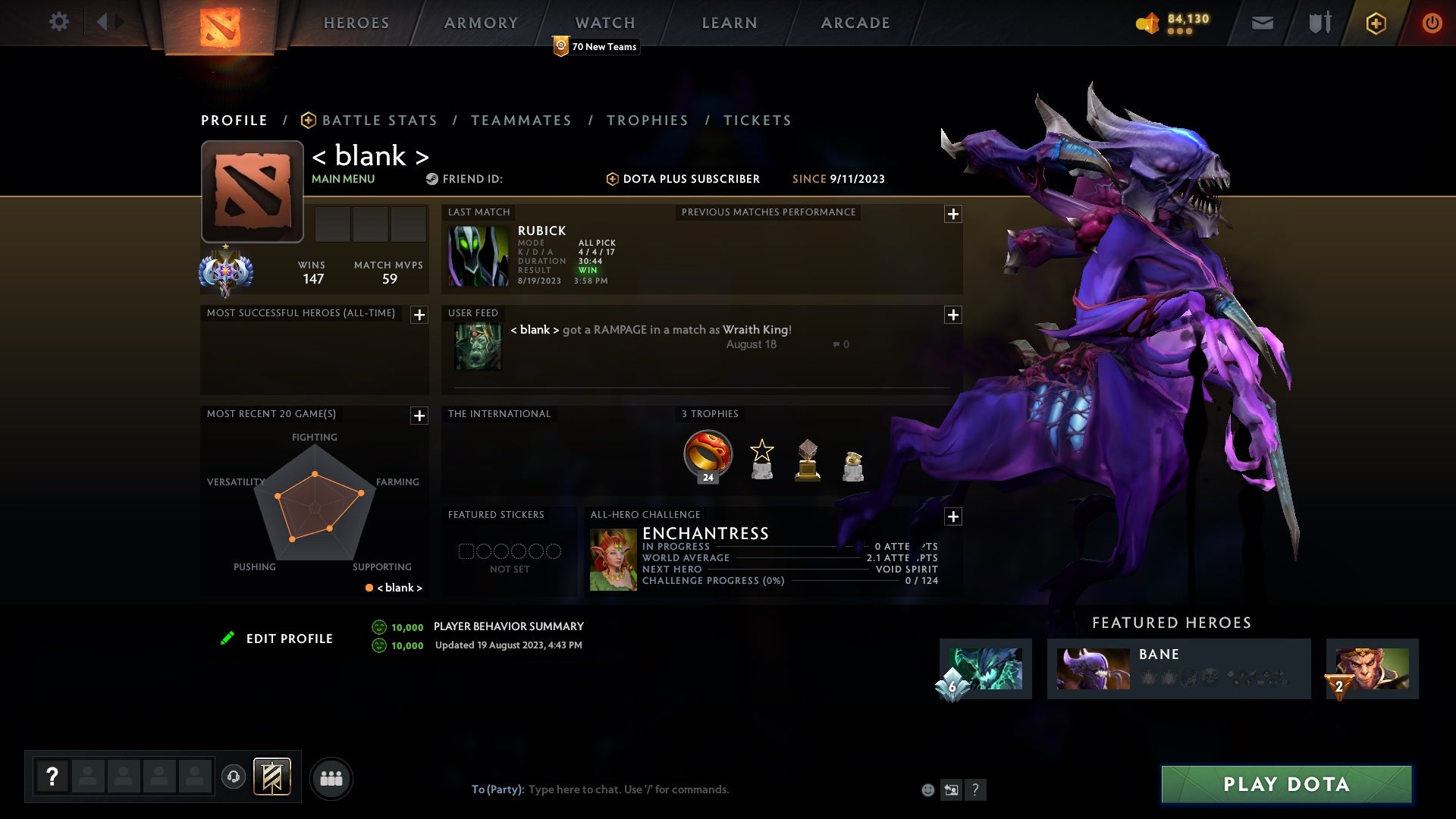1456x819 pixels.
Task: Expand the User Feed panel
Action: (x=954, y=314)
